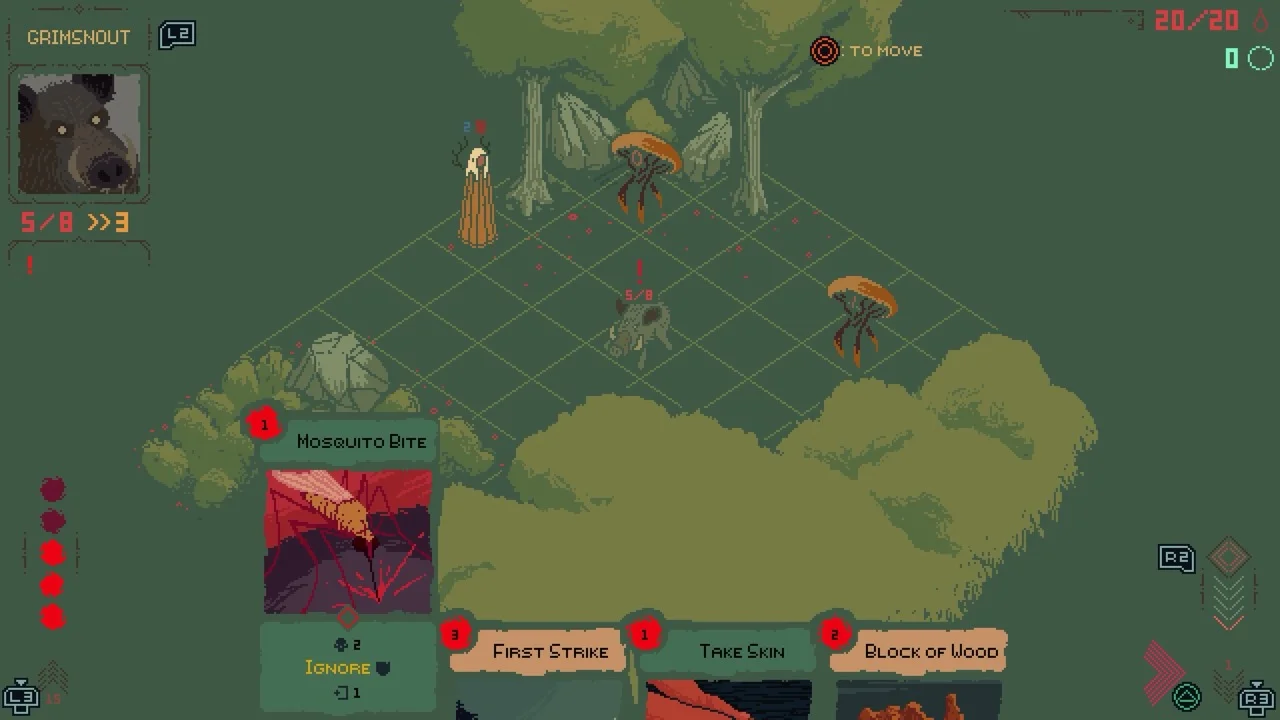Image resolution: width=1280 pixels, height=720 pixels.
Task: Select the Grimsnout boar unit on the grid
Action: tap(637, 330)
